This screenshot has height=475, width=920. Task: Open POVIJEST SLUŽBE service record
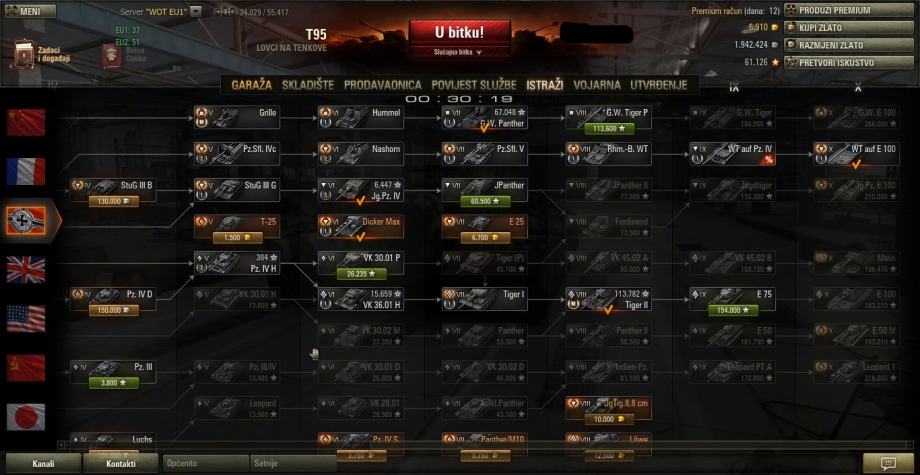(x=474, y=86)
